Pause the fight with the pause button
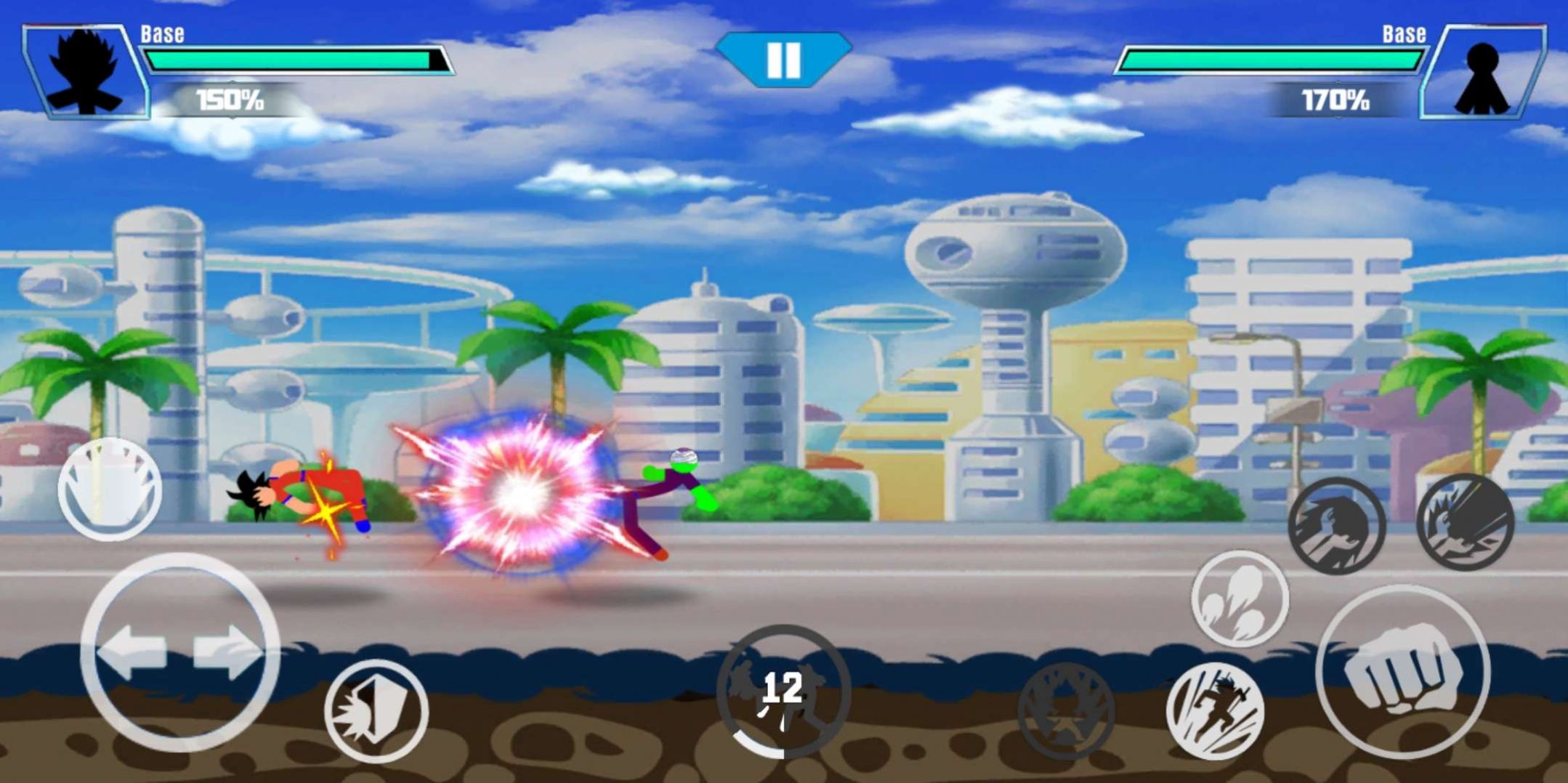Viewport: 1568px width, 783px height. 783,62
